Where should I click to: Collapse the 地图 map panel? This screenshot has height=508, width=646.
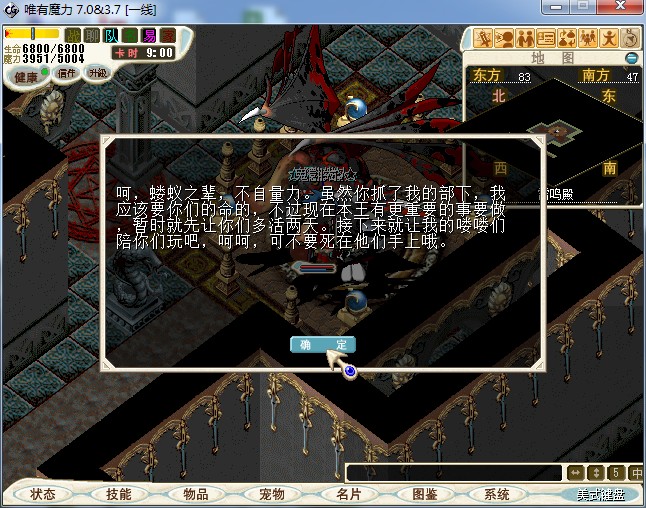[x=631, y=58]
